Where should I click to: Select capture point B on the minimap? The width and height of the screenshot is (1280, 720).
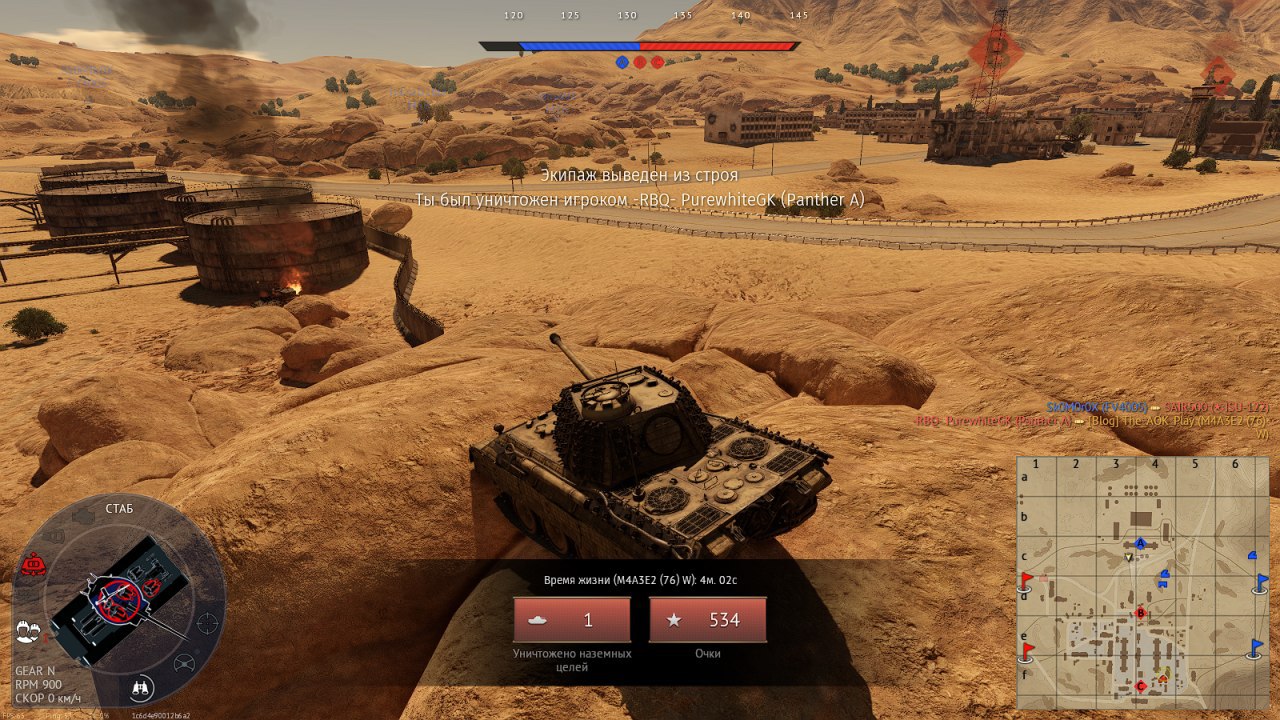click(x=1140, y=612)
